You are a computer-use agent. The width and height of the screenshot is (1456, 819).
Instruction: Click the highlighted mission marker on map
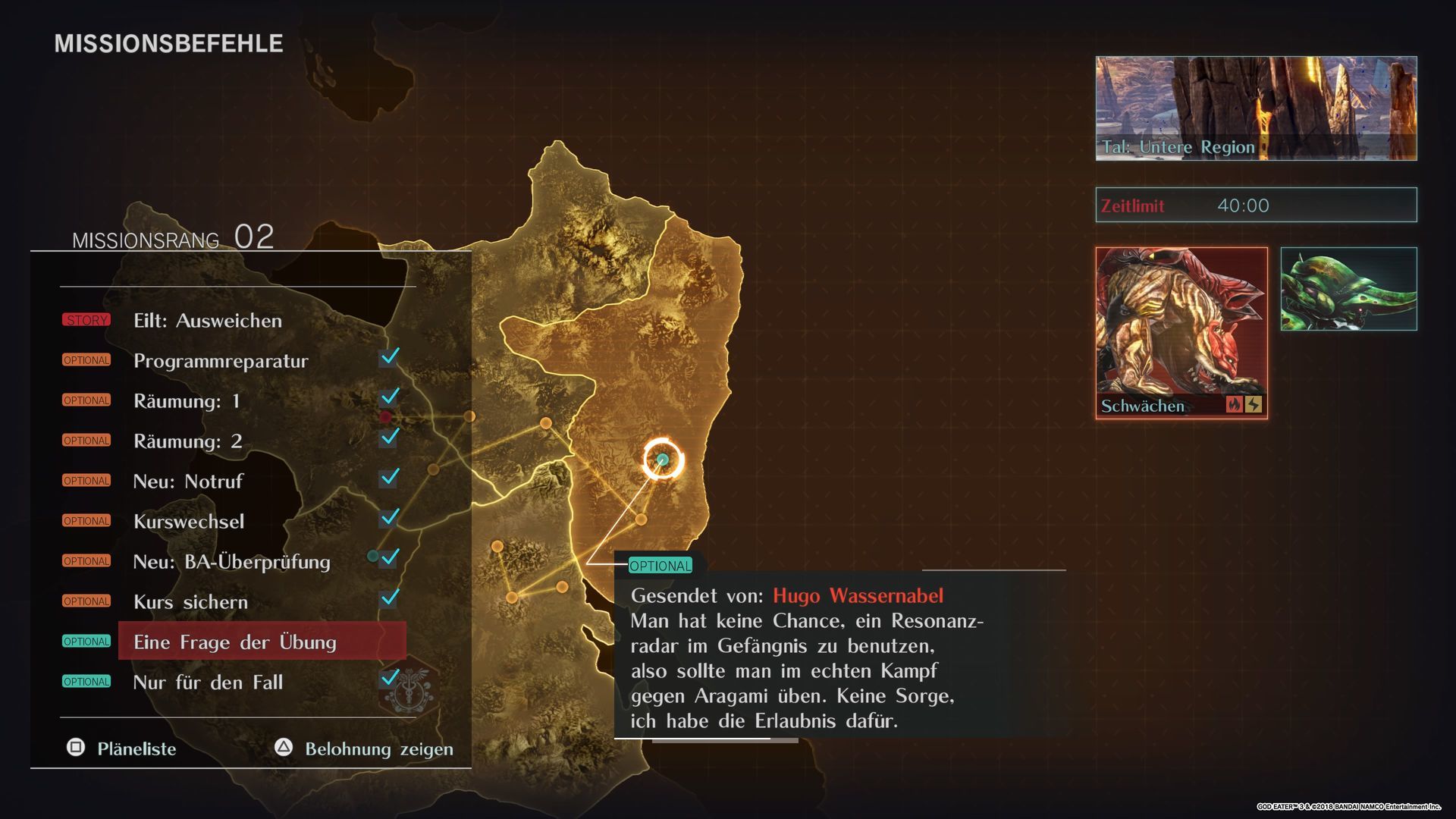pos(663,460)
